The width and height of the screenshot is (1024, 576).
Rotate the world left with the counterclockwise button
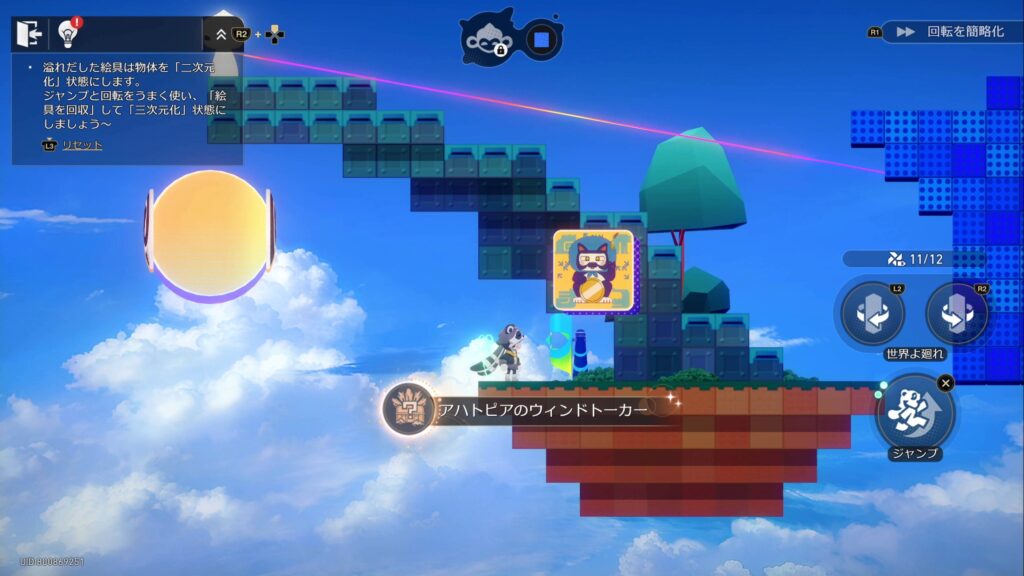[x=872, y=313]
